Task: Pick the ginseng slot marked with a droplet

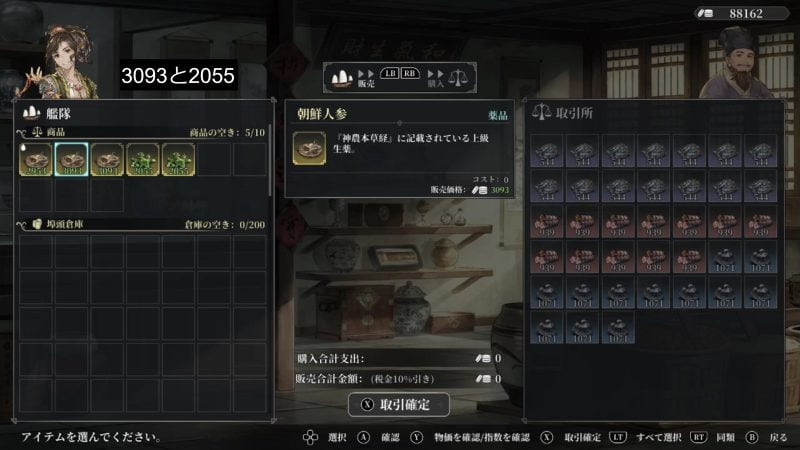Action: (x=35, y=160)
